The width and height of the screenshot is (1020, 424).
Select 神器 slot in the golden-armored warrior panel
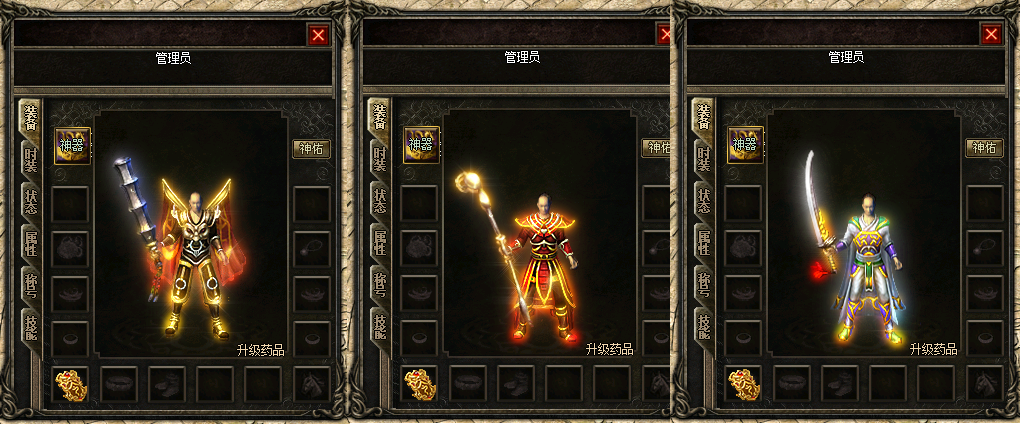click(x=72, y=145)
